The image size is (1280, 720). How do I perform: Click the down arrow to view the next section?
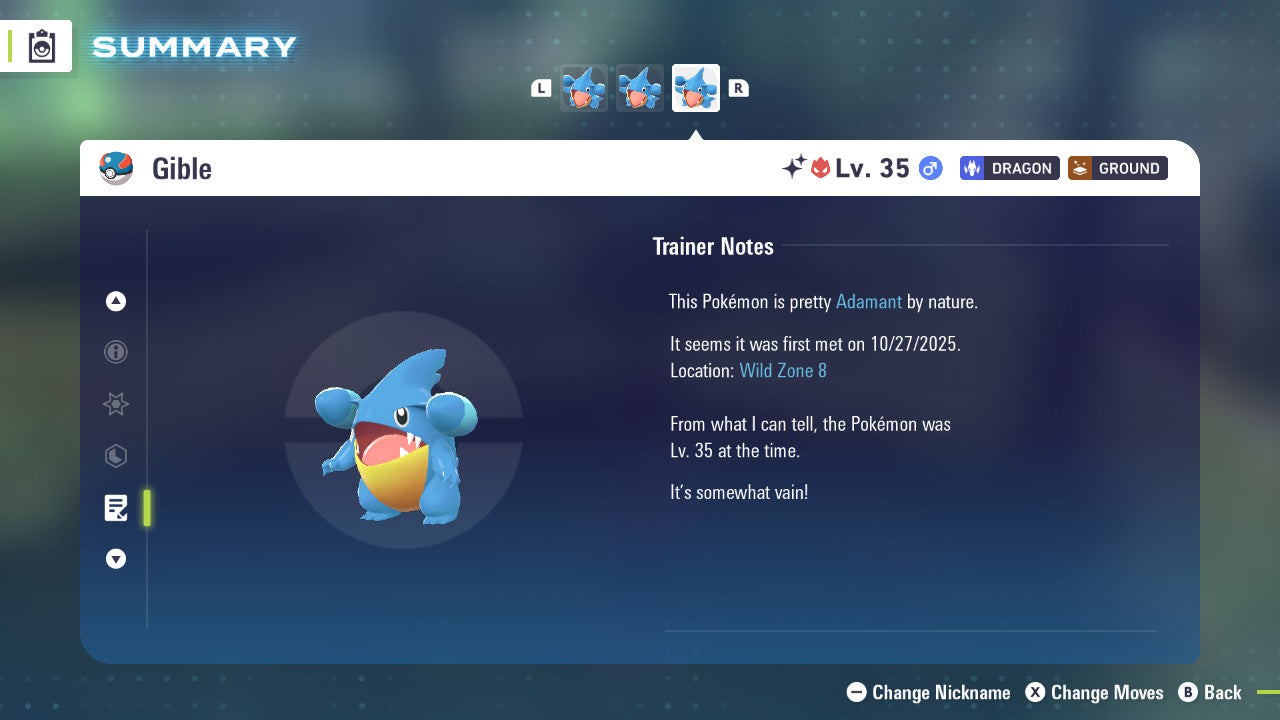[116, 559]
